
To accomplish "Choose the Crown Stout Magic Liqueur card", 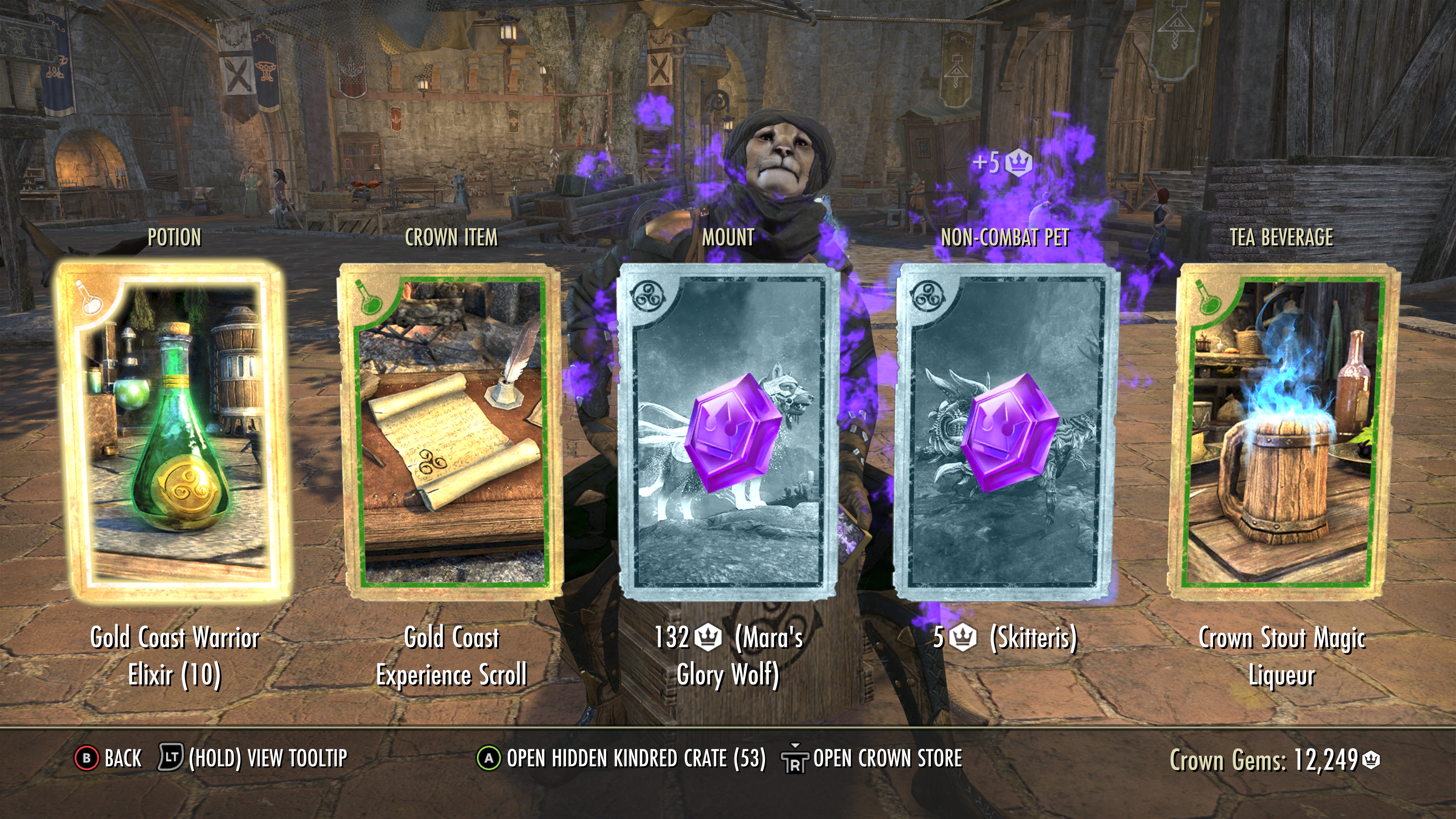I will 1282,432.
